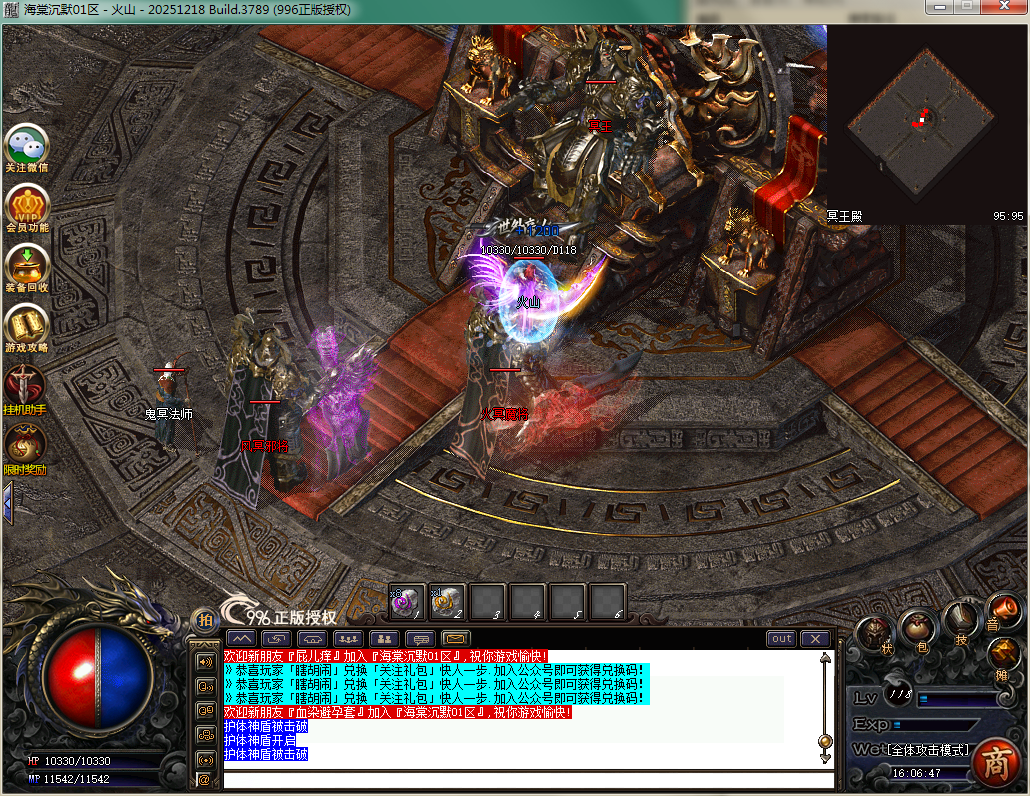Open the 关注微信 WeChat follow icon
This screenshot has height=796, width=1030.
click(27, 146)
